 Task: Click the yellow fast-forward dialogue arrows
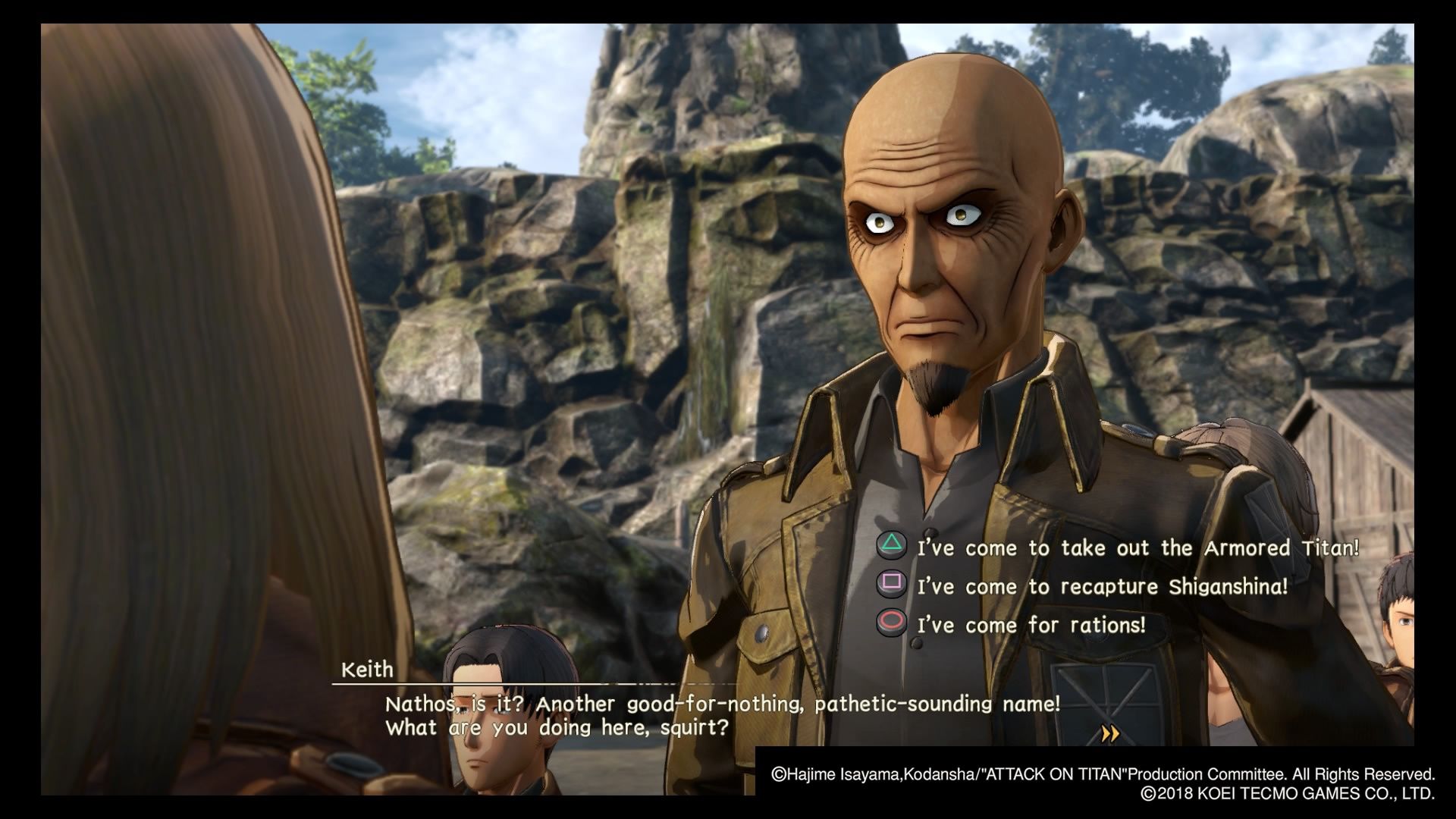[x=1110, y=733]
